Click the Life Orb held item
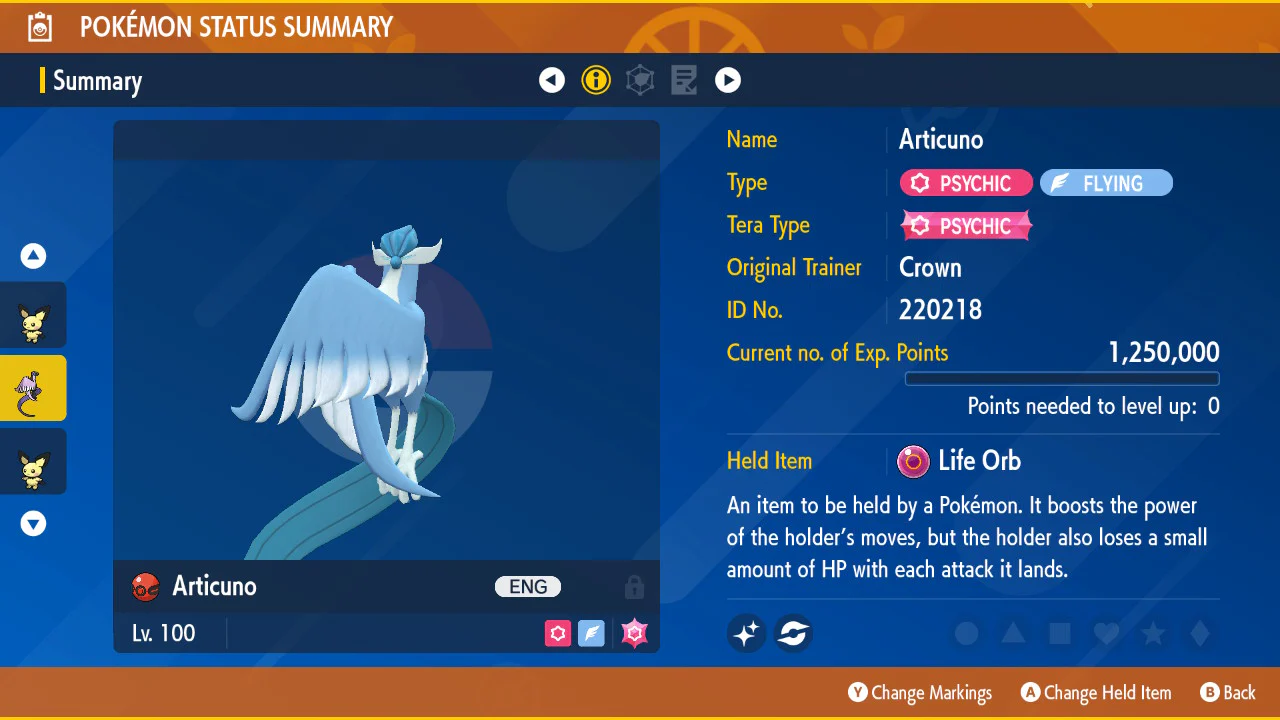1280x720 pixels. click(960, 461)
